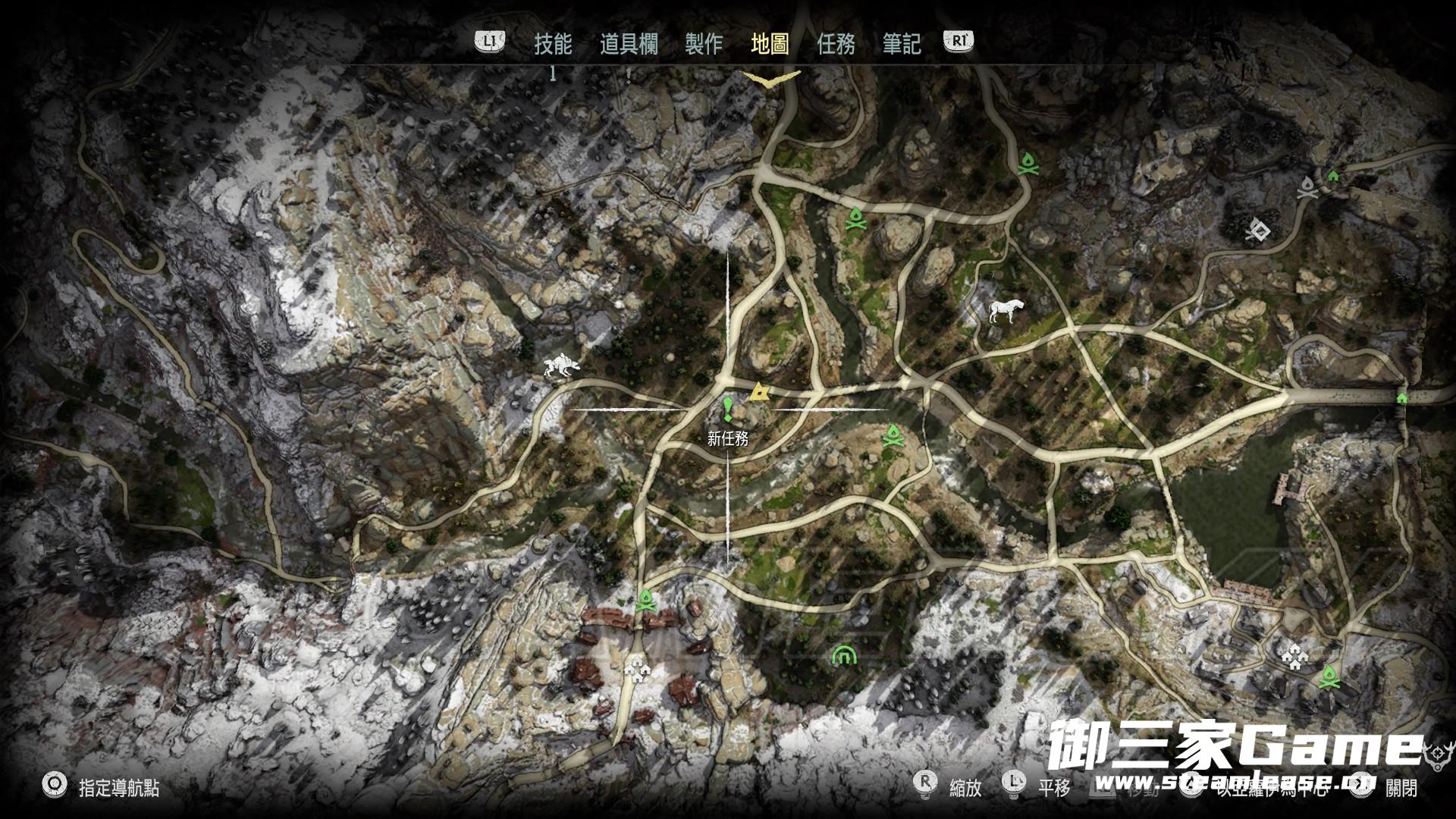Viewport: 1456px width, 819px height.
Task: Click the yellow player position arrow
Action: click(x=759, y=392)
